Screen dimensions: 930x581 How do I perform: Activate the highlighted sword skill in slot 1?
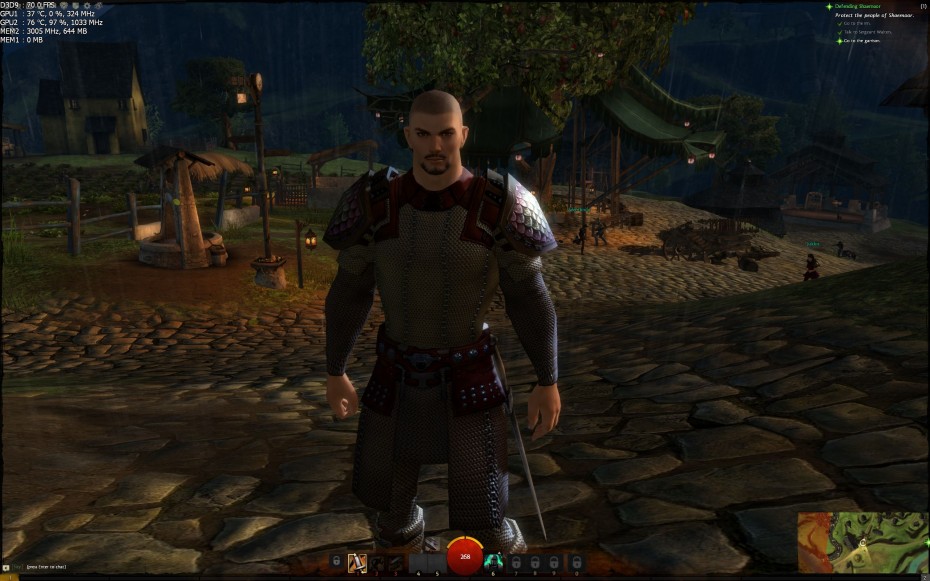357,562
